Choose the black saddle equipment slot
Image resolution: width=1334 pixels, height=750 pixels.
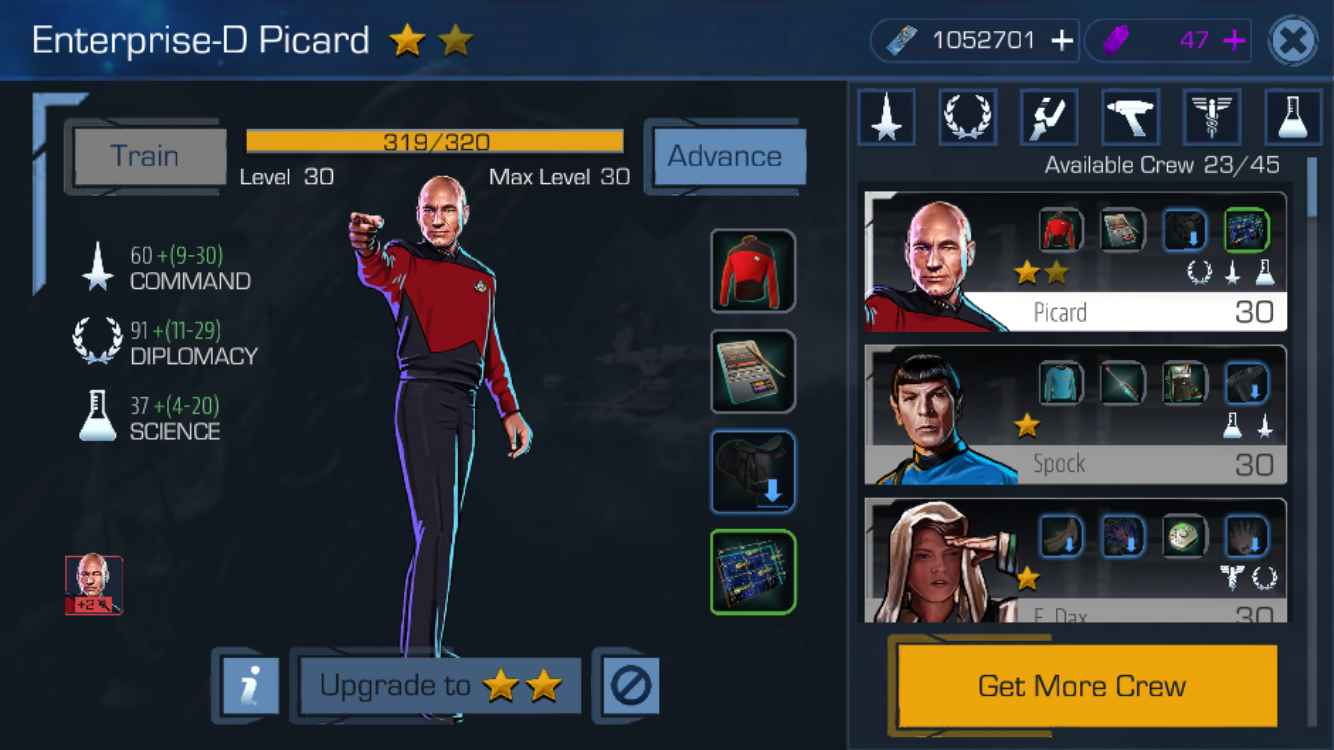753,471
